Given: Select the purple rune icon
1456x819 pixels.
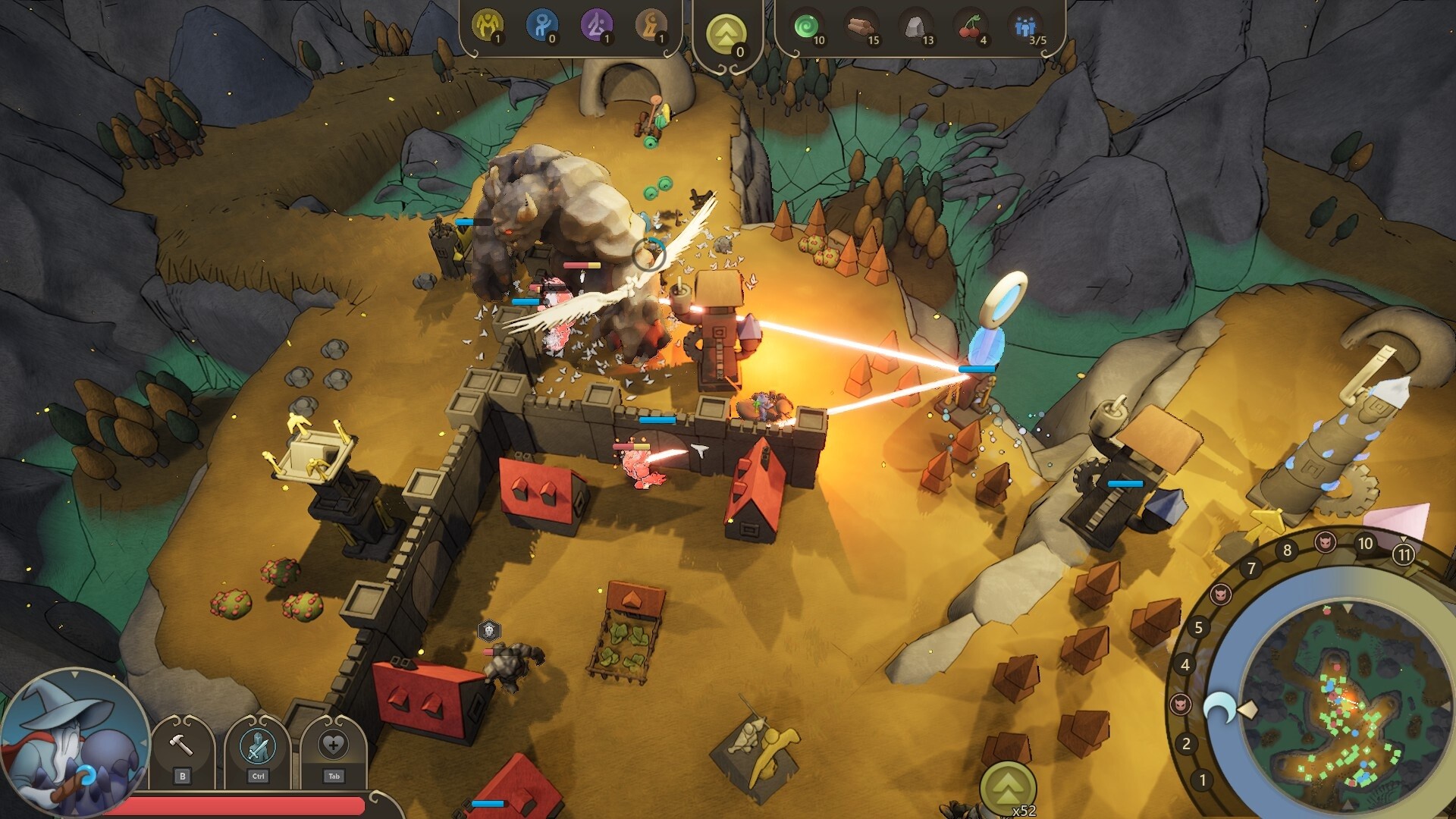Looking at the screenshot, I should (596, 26).
